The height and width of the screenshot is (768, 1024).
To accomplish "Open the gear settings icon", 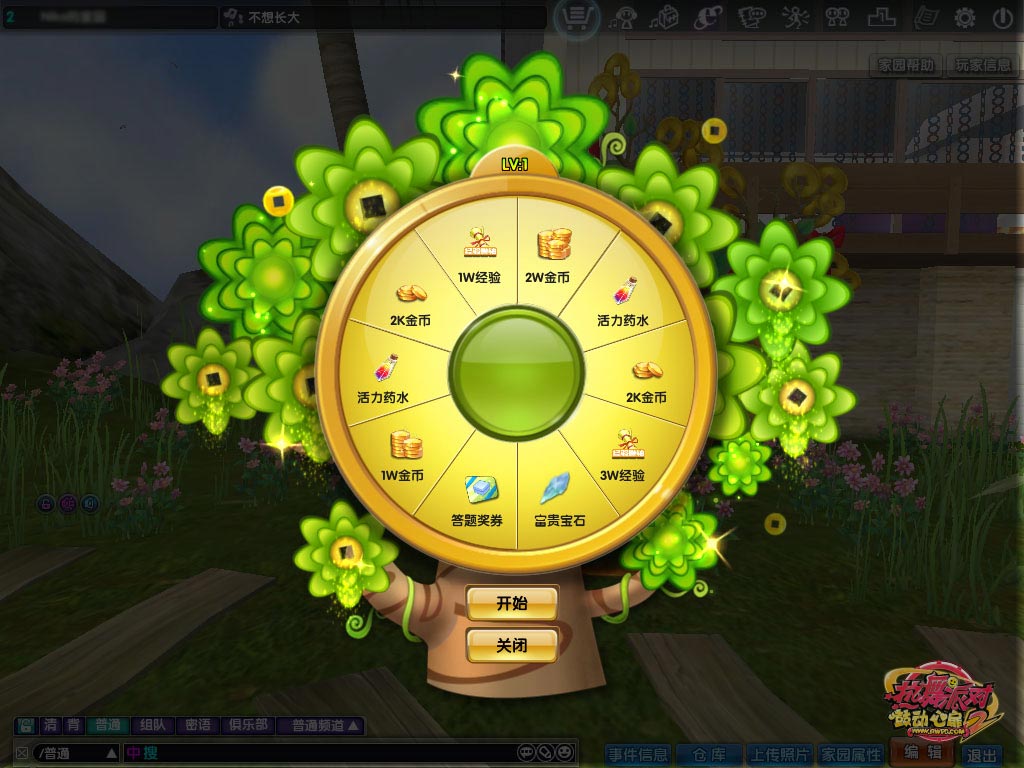I will click(x=964, y=17).
